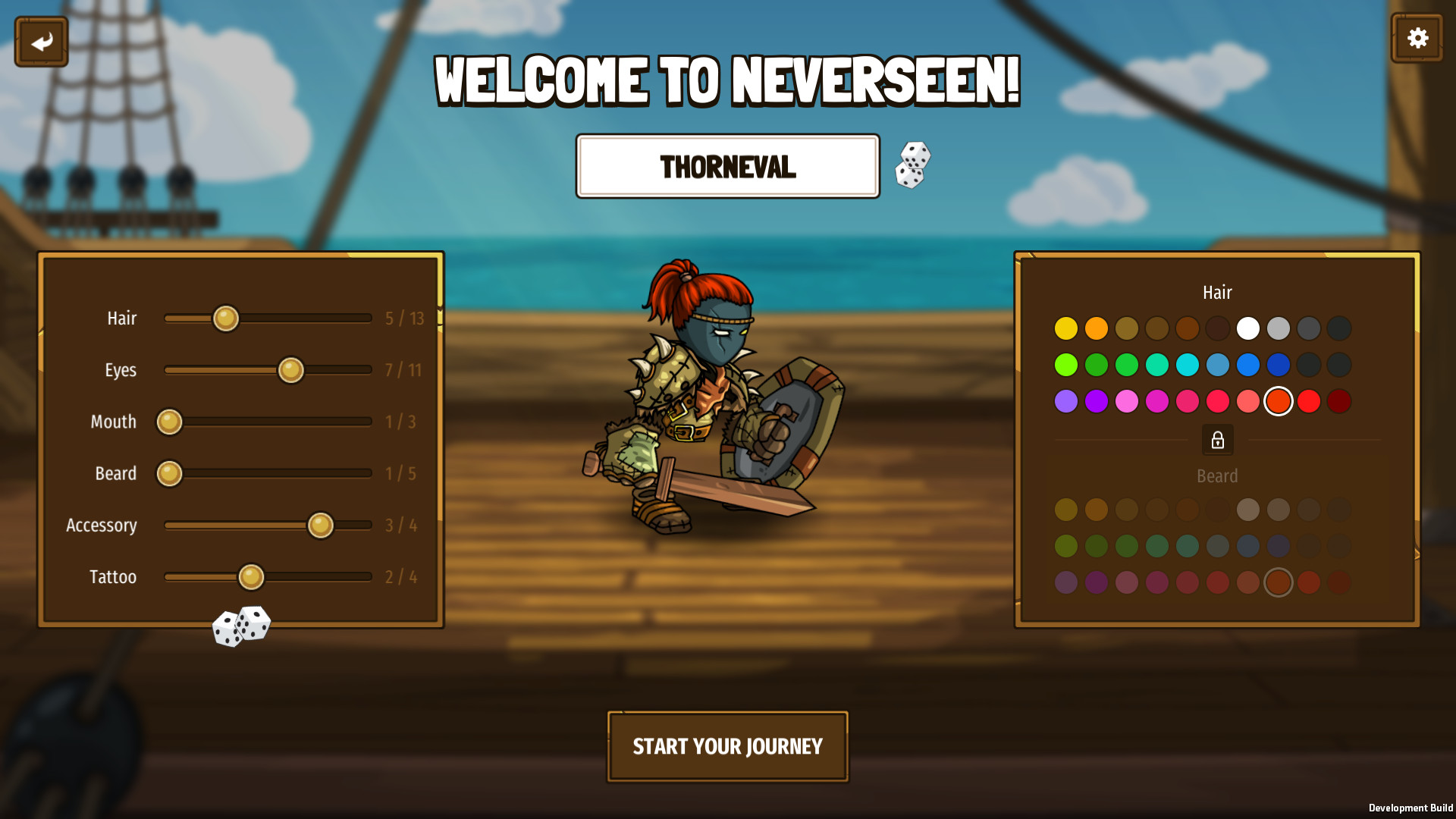Click the THORNEVAL name field to edit
Image resolution: width=1456 pixels, height=819 pixels.
tap(727, 165)
